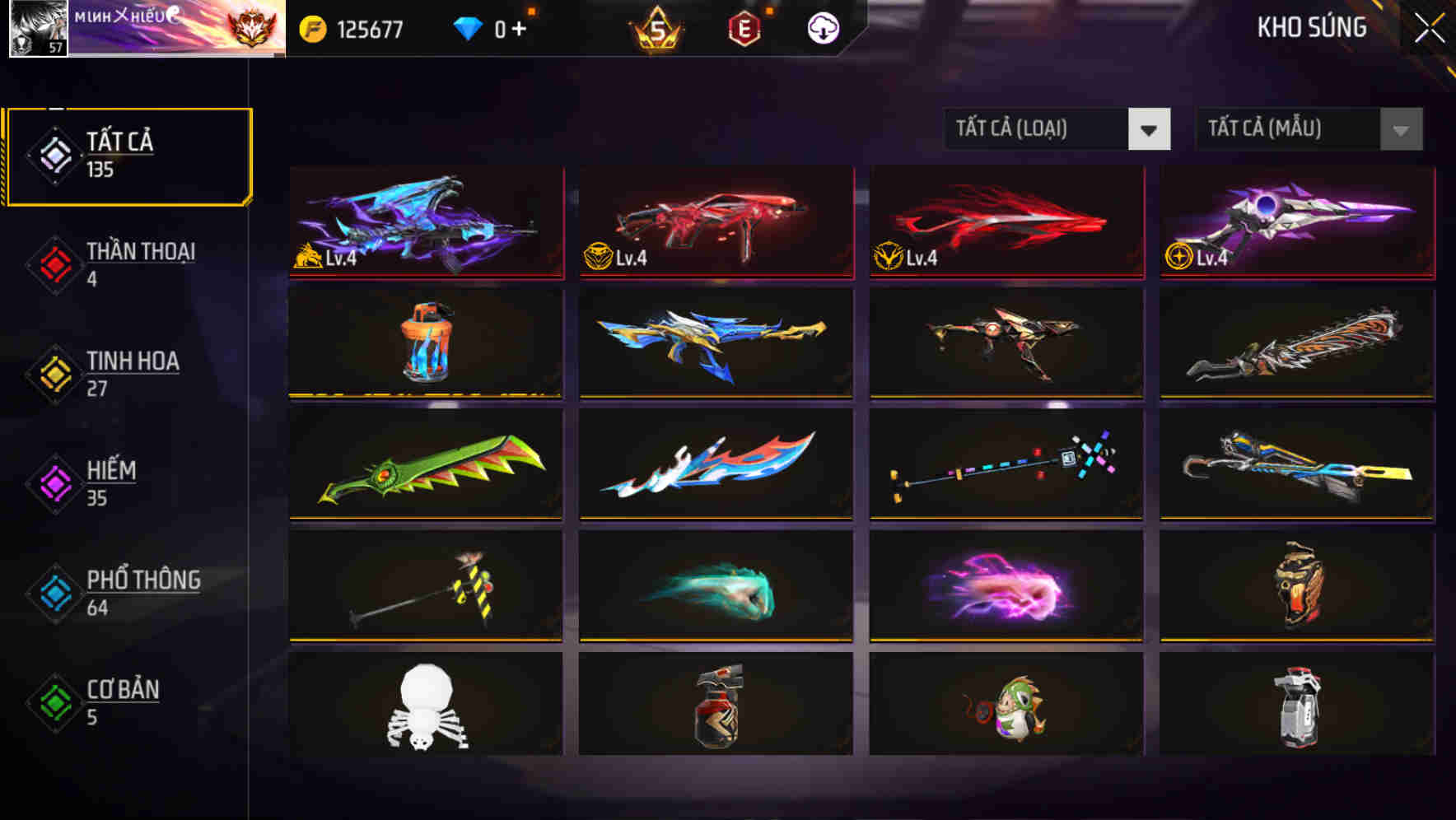Click the CƠ BẢN green rarity icon
1456x820 pixels.
(54, 701)
